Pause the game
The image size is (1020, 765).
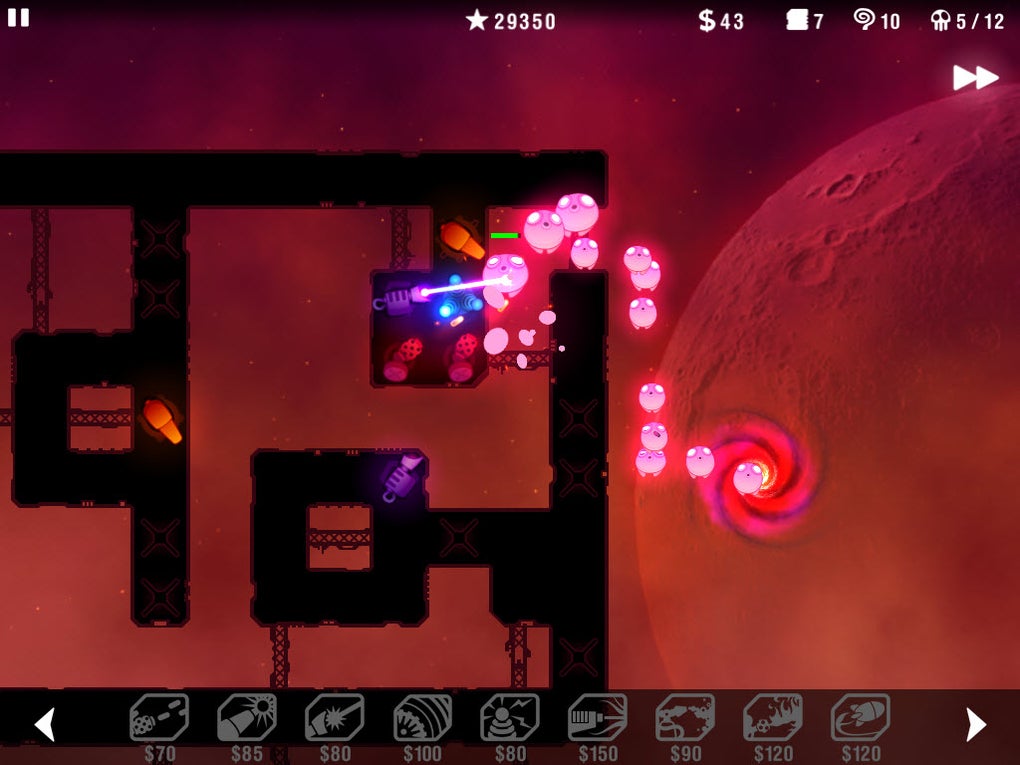coord(18,18)
